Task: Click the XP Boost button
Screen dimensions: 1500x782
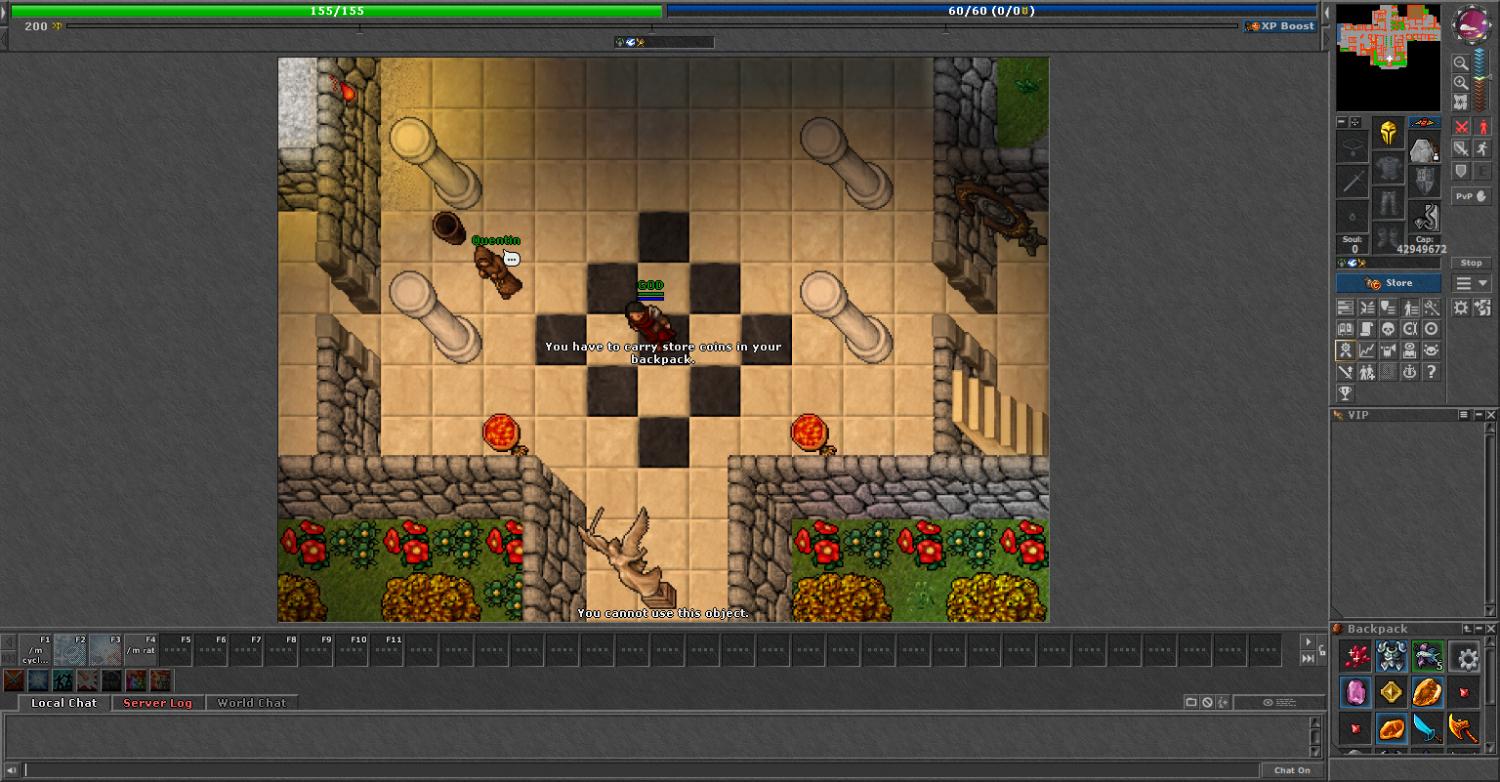Action: (1280, 26)
